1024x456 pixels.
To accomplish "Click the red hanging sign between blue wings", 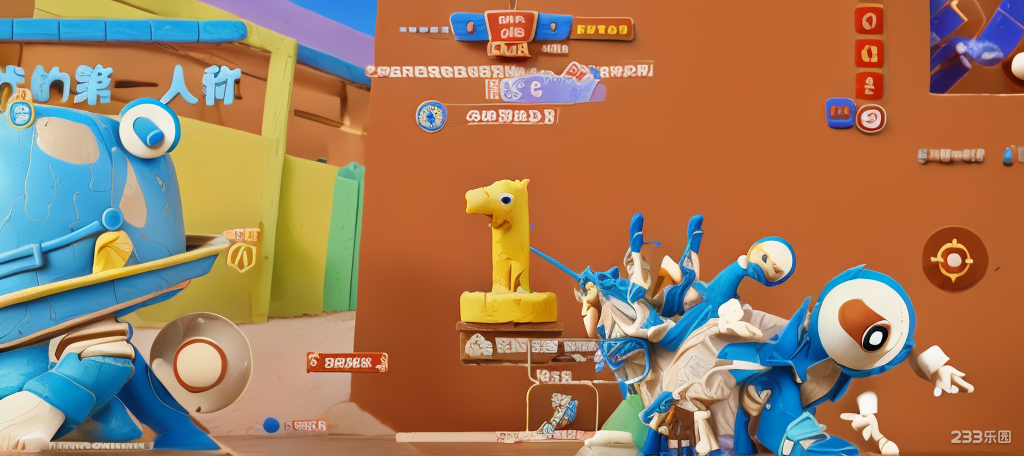I will pos(510,28).
